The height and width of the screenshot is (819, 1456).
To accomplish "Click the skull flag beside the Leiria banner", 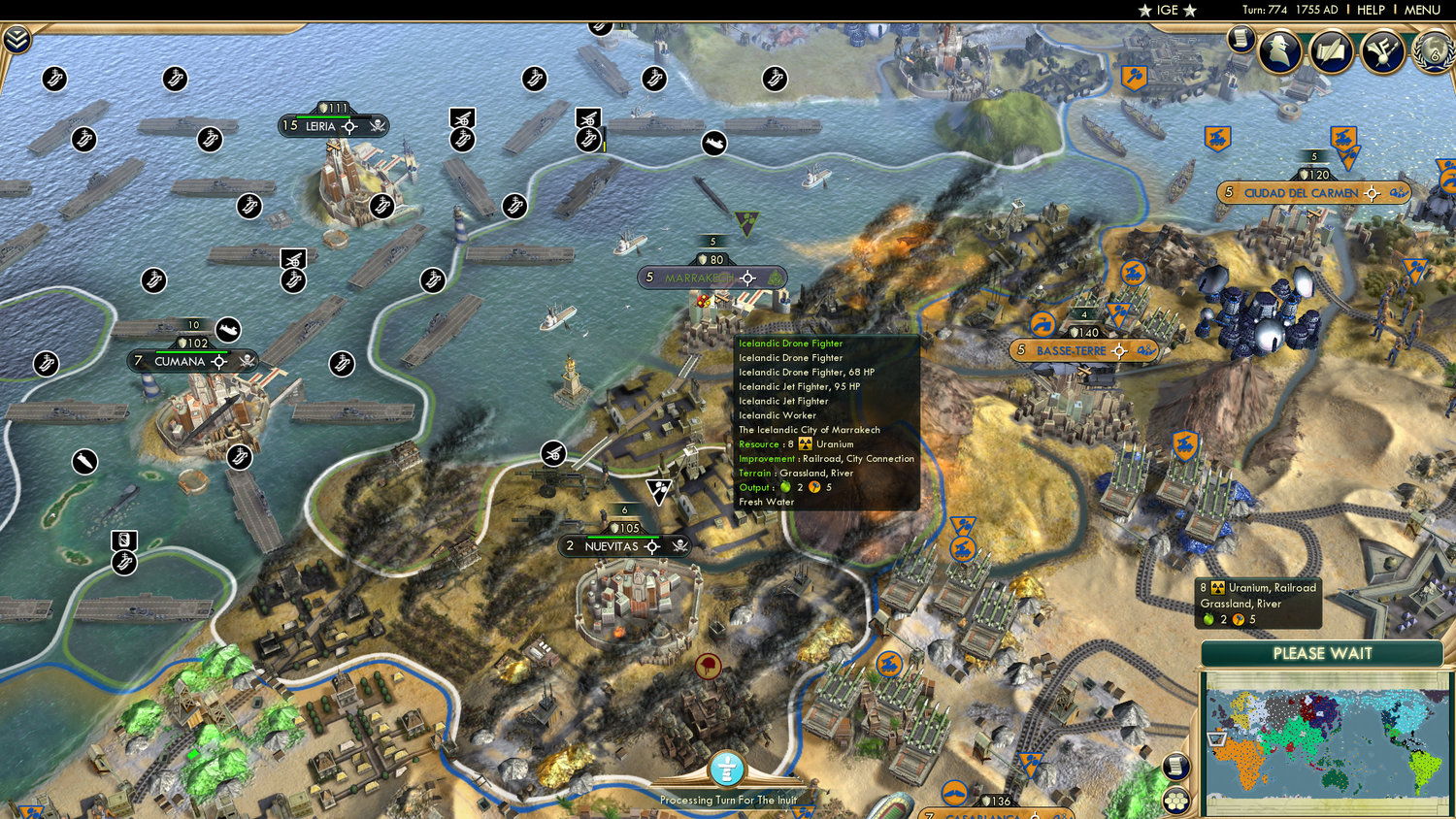I will (x=378, y=126).
